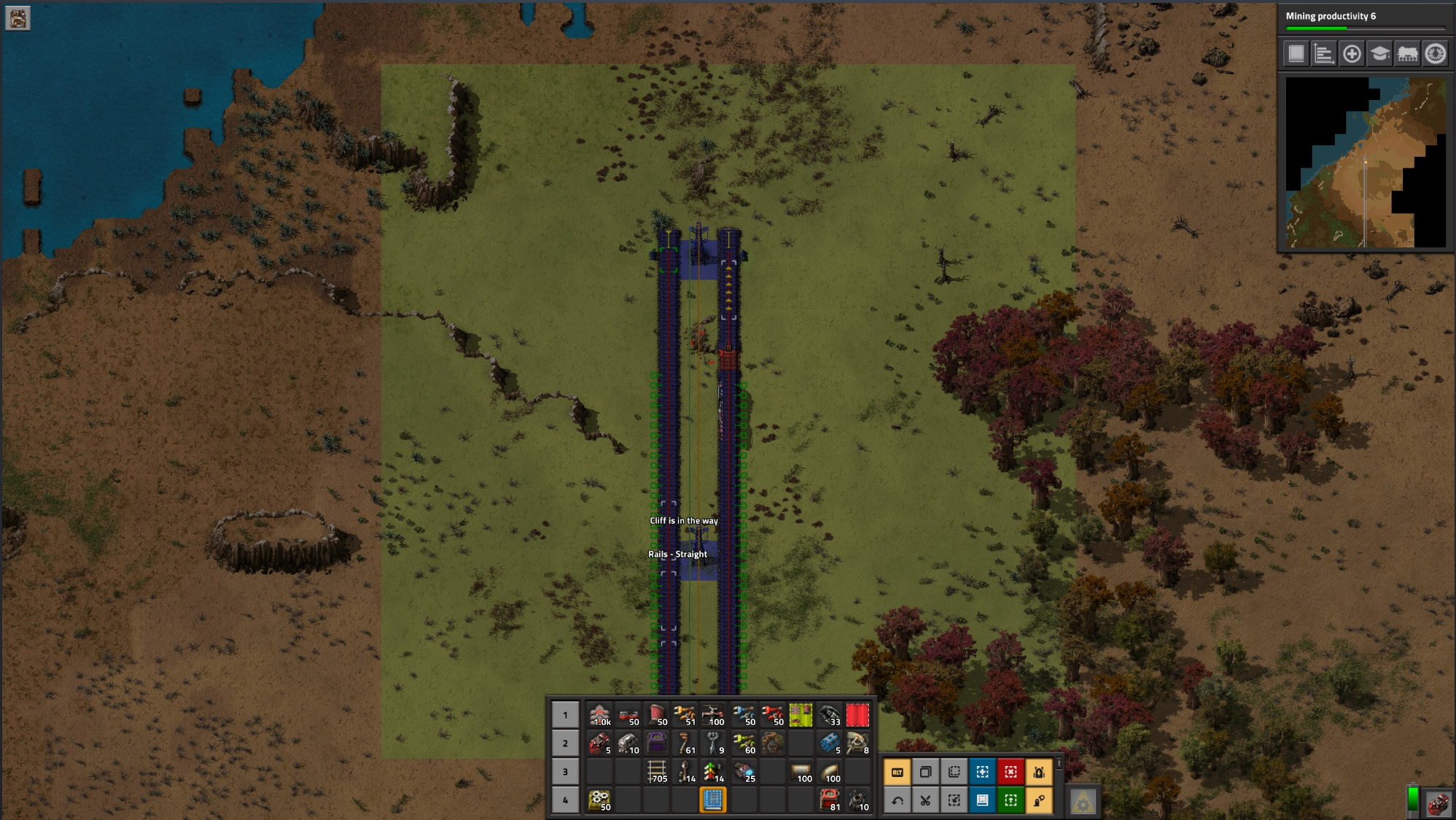This screenshot has height=820, width=1456.
Task: Select the copy tool in the shortcut bar
Action: click(925, 771)
